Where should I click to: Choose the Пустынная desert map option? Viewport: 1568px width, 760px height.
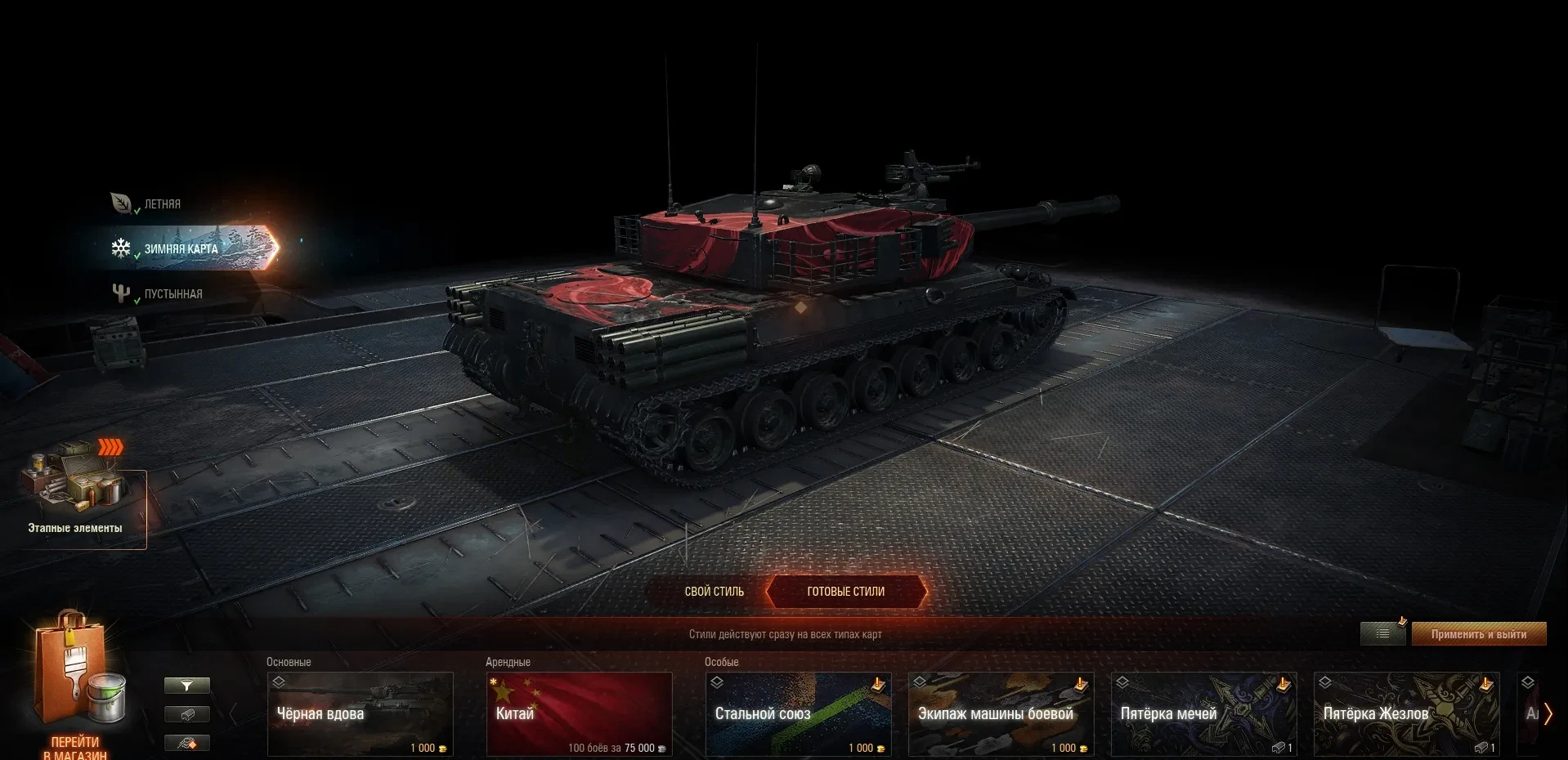click(172, 293)
